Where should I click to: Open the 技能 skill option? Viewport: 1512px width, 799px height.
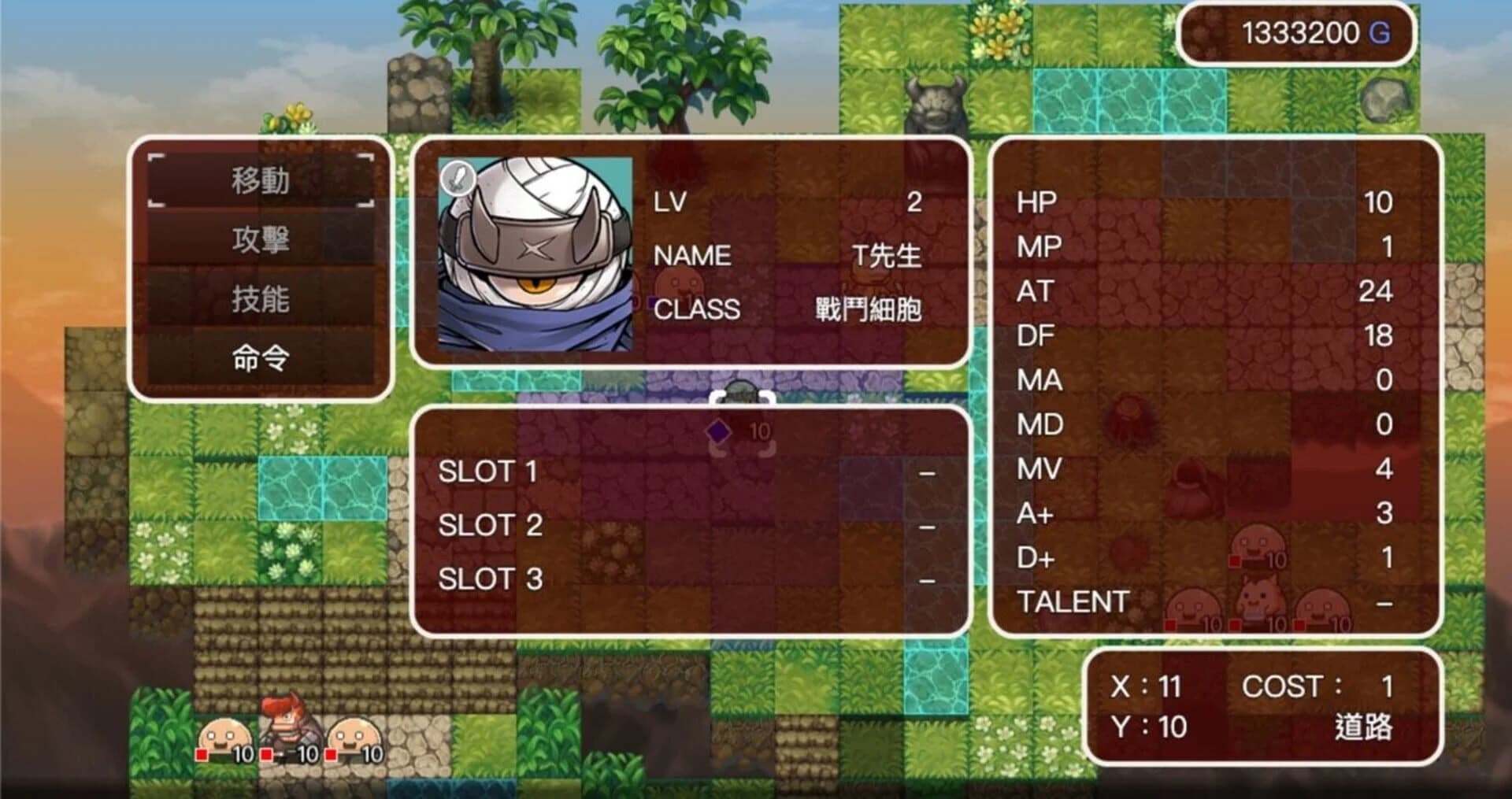pyautogui.click(x=260, y=299)
